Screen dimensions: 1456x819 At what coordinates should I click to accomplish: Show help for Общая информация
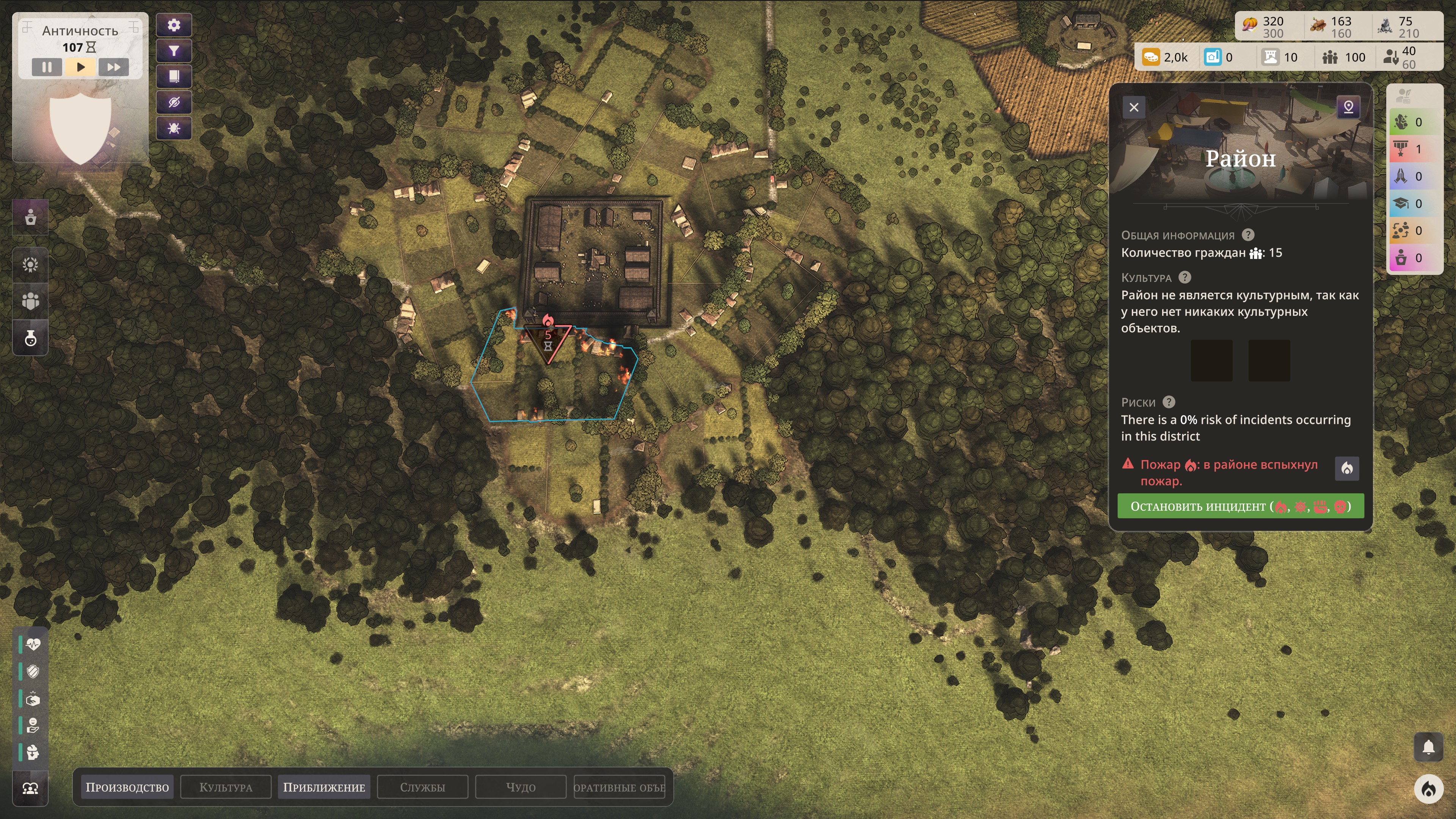click(1248, 235)
